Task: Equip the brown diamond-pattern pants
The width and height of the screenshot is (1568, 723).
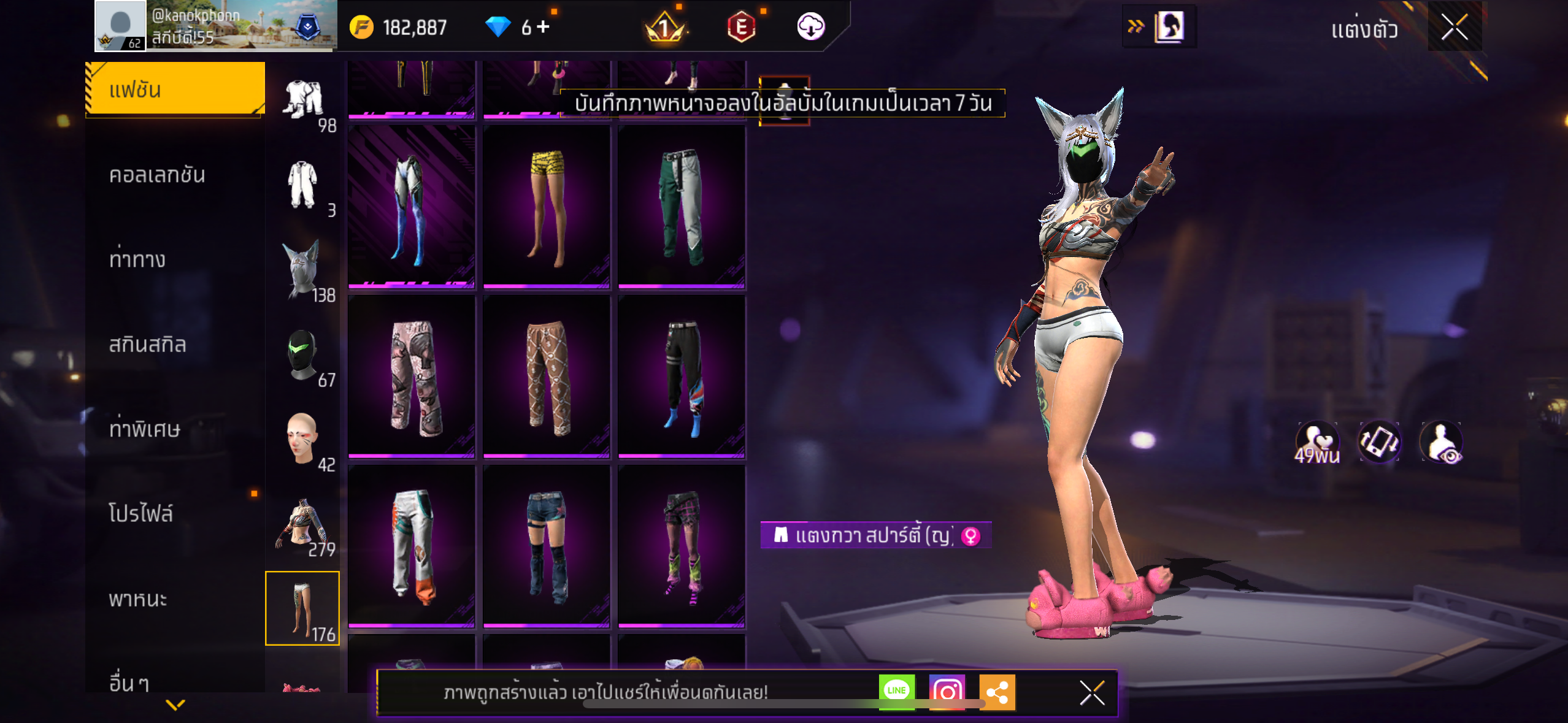Action: pyautogui.click(x=546, y=377)
